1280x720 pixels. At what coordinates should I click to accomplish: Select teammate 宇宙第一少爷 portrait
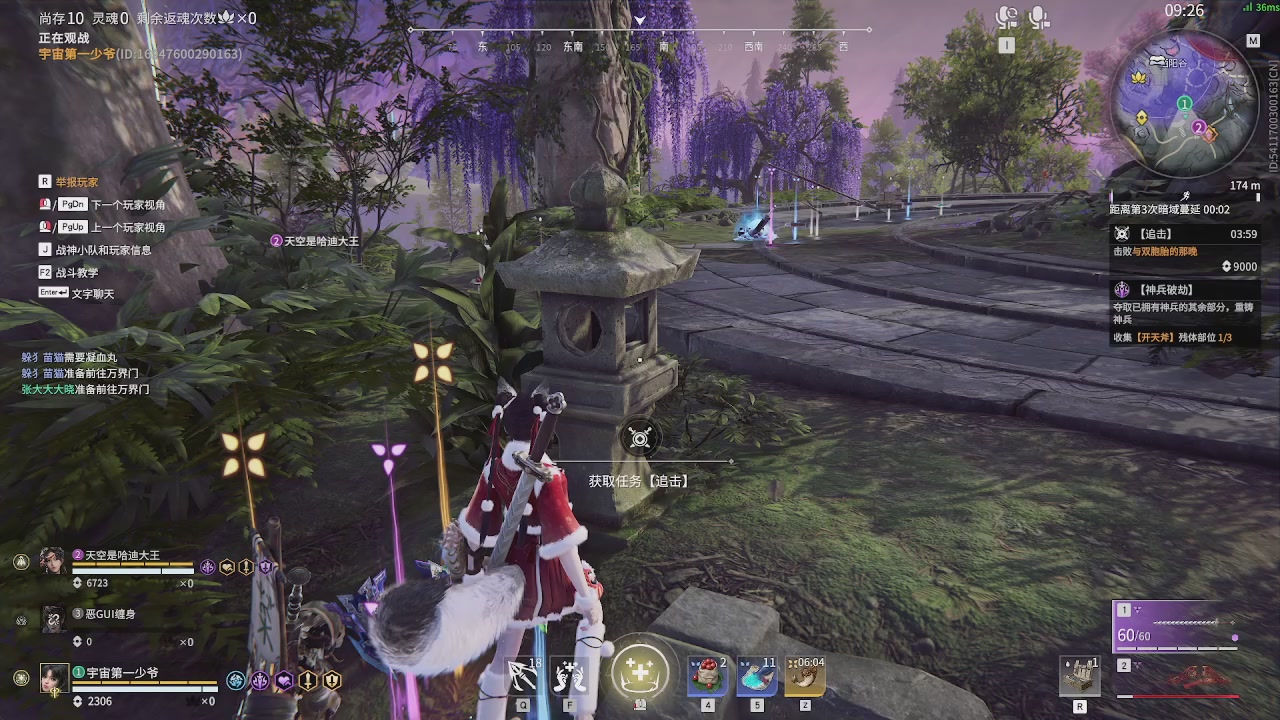point(53,677)
